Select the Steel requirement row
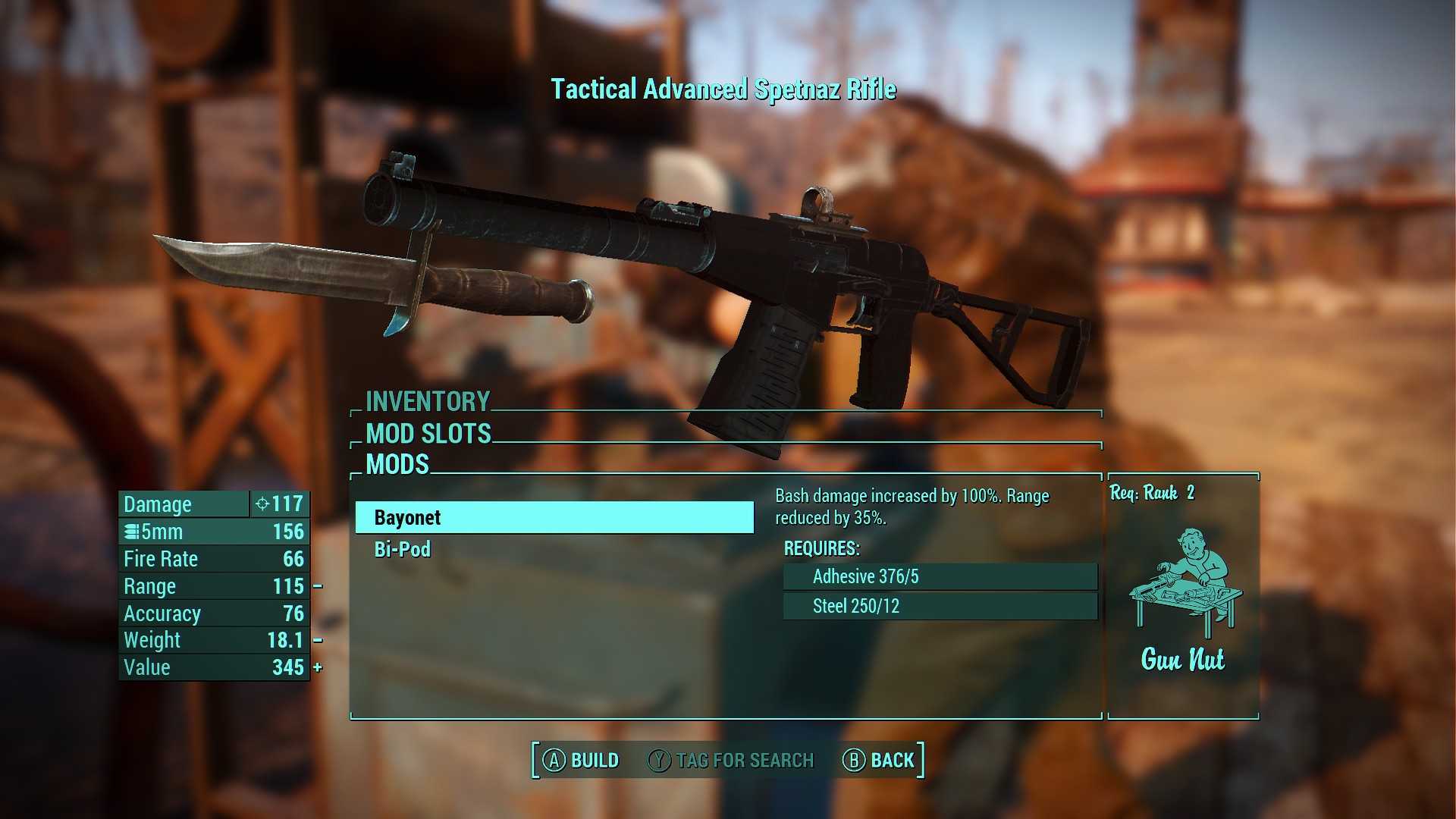This screenshot has height=819, width=1456. (x=940, y=607)
